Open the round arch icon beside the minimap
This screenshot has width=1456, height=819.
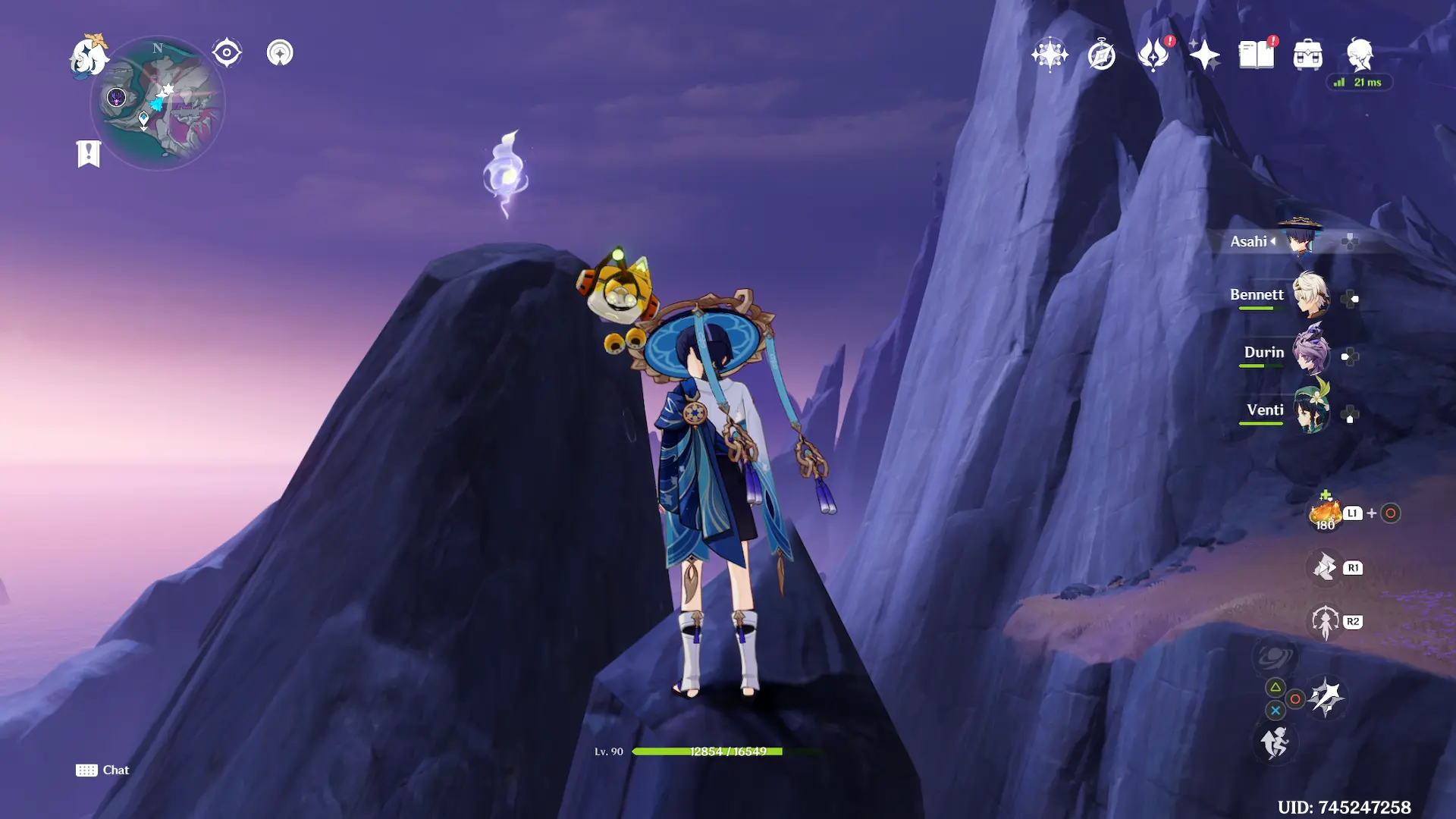(x=280, y=53)
